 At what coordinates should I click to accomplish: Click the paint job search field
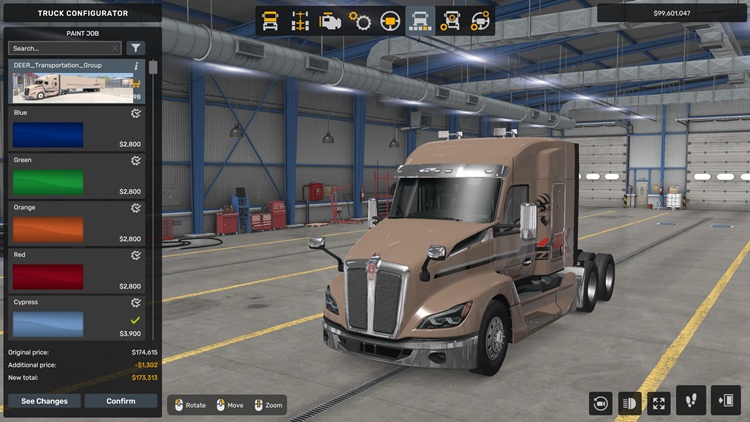pos(62,48)
